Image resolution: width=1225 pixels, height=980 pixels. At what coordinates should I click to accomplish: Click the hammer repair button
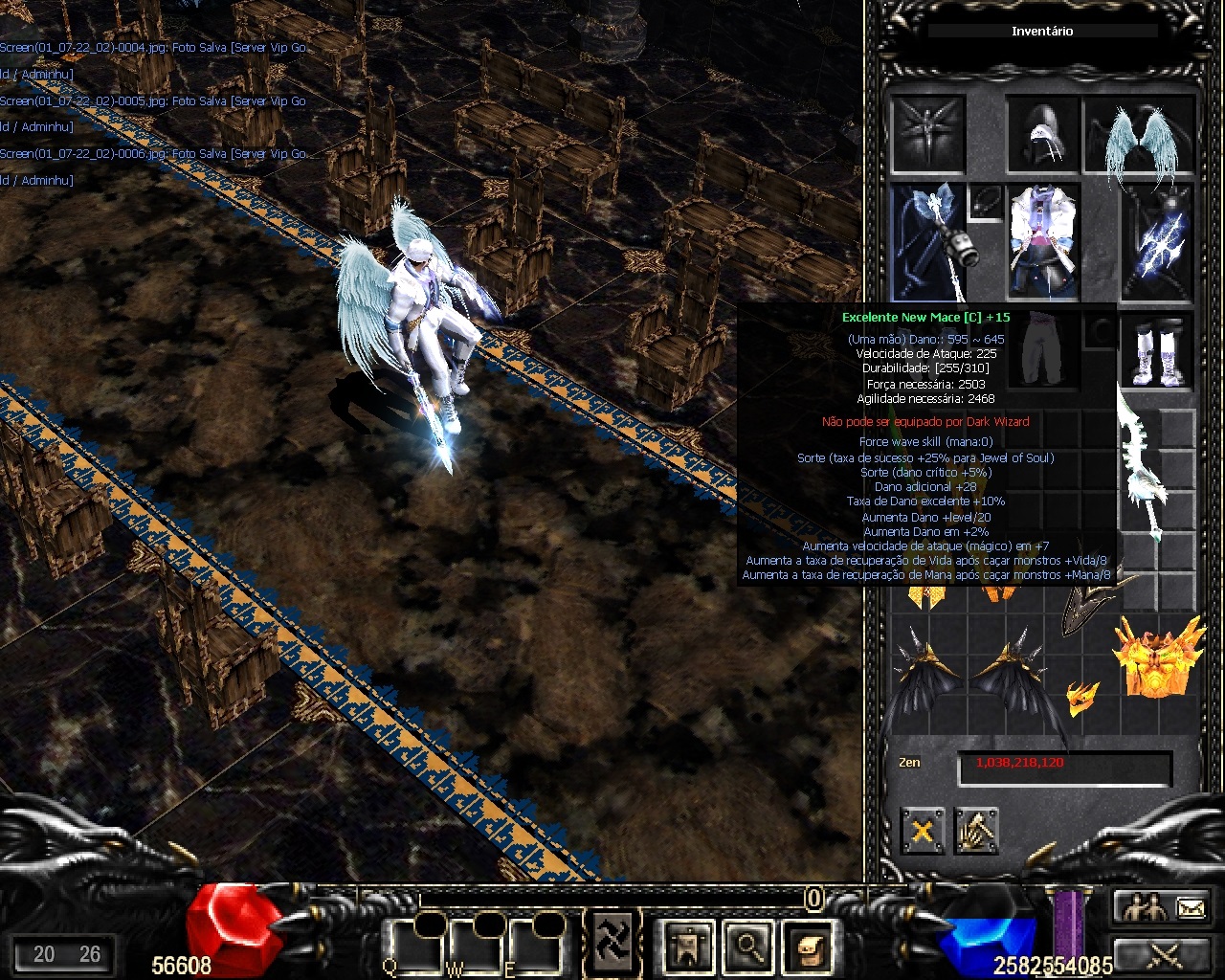click(976, 831)
